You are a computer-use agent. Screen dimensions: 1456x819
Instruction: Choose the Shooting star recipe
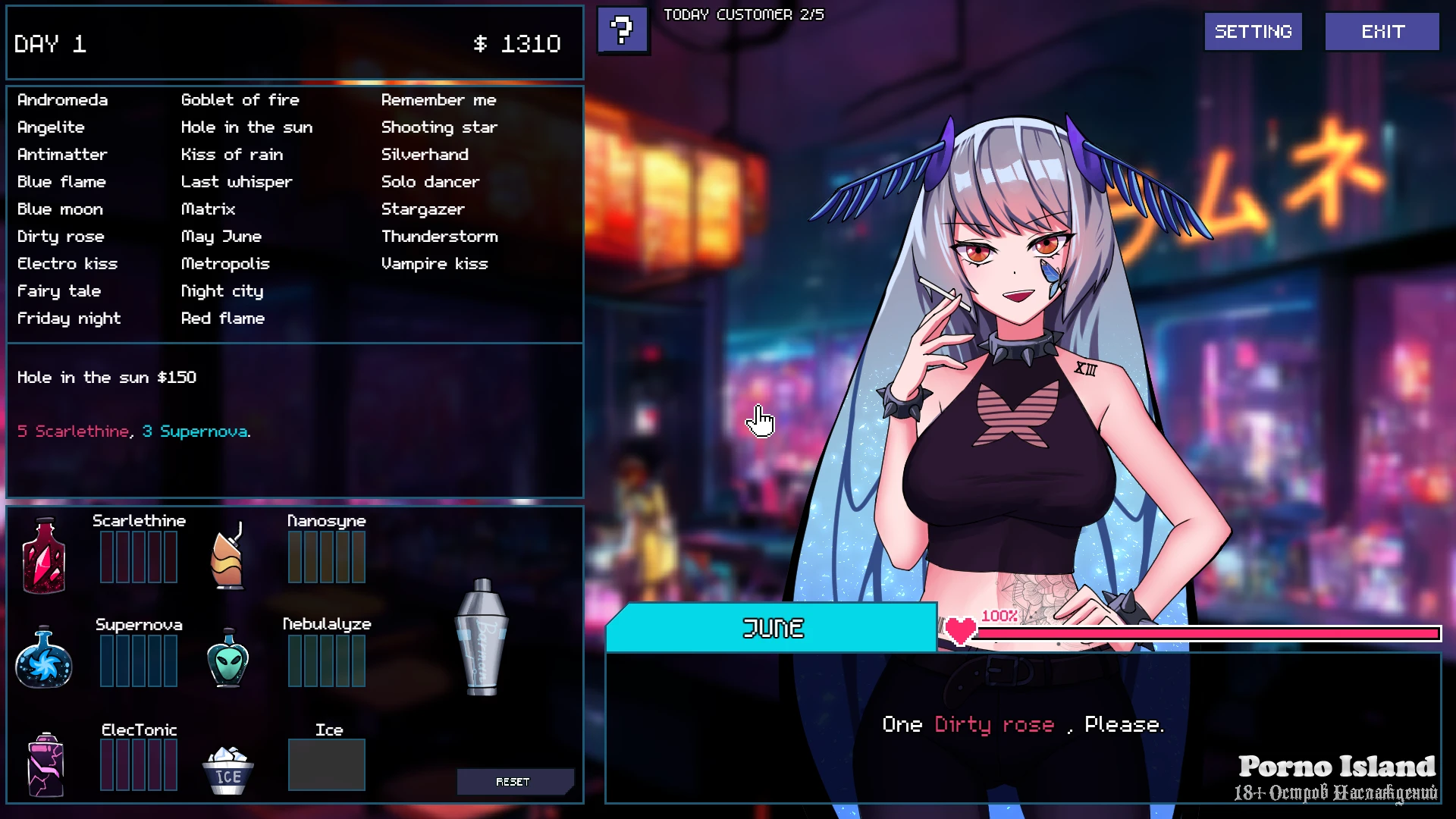tap(439, 127)
